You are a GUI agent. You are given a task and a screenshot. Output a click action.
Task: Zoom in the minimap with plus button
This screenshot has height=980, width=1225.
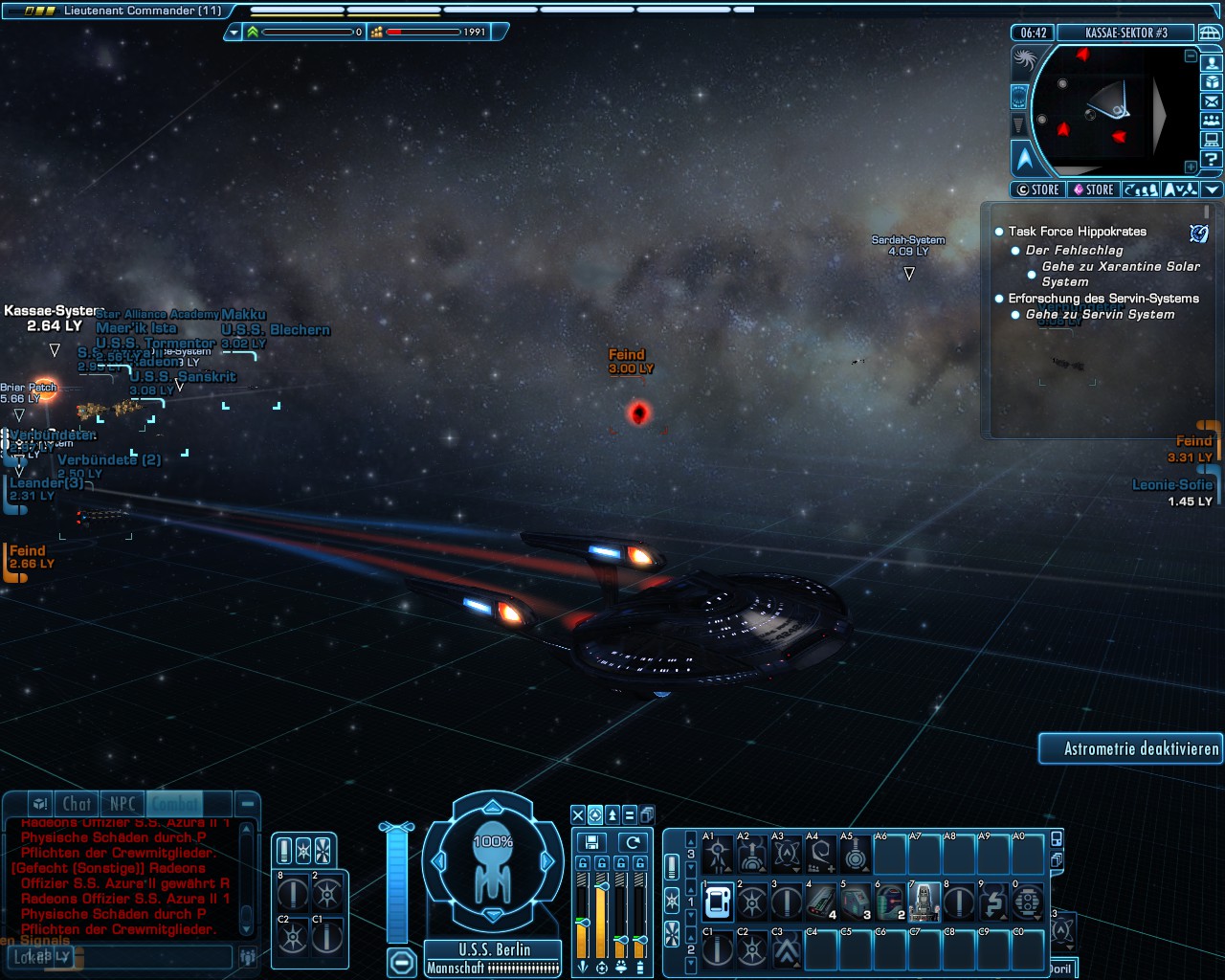click(1191, 167)
